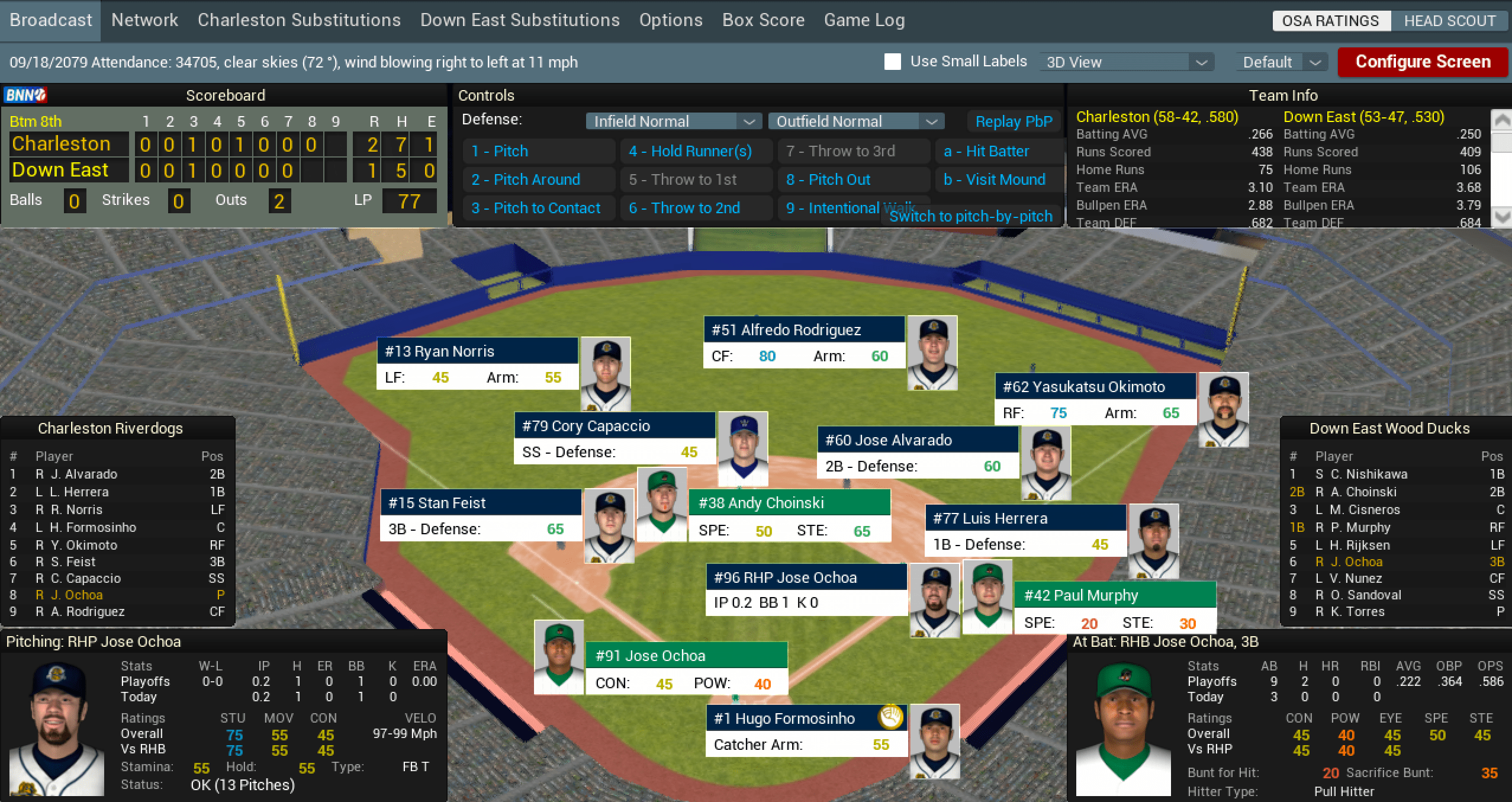Show the Game Log
The width and height of the screenshot is (1512, 802).
point(864,20)
